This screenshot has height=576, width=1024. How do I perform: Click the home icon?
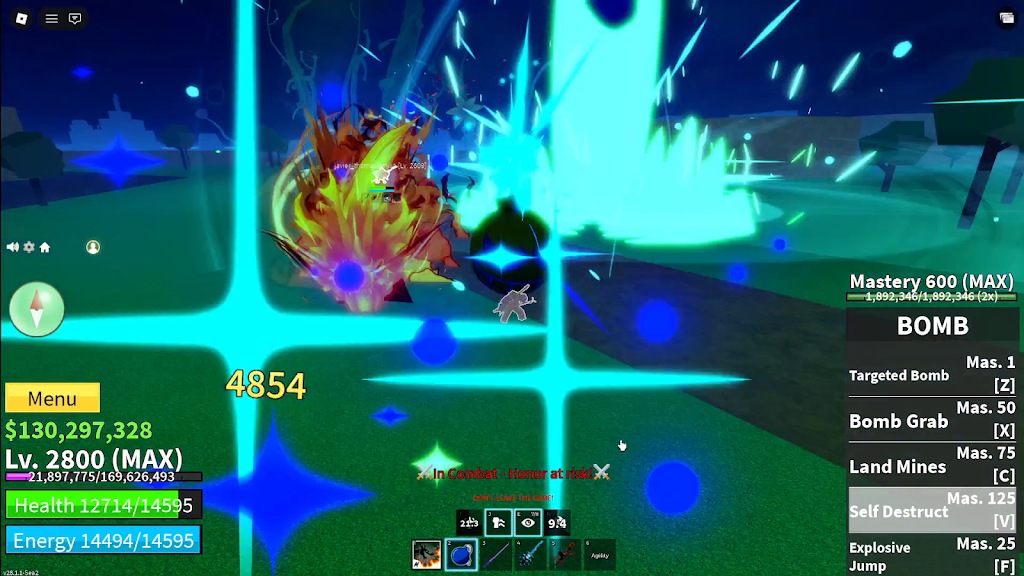tap(45, 247)
